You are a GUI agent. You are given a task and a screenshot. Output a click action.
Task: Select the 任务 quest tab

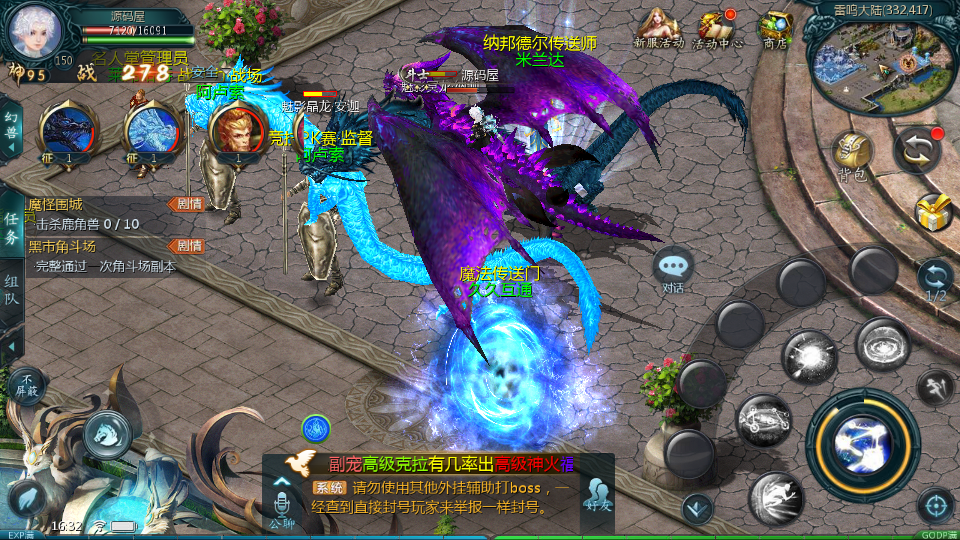[12, 228]
